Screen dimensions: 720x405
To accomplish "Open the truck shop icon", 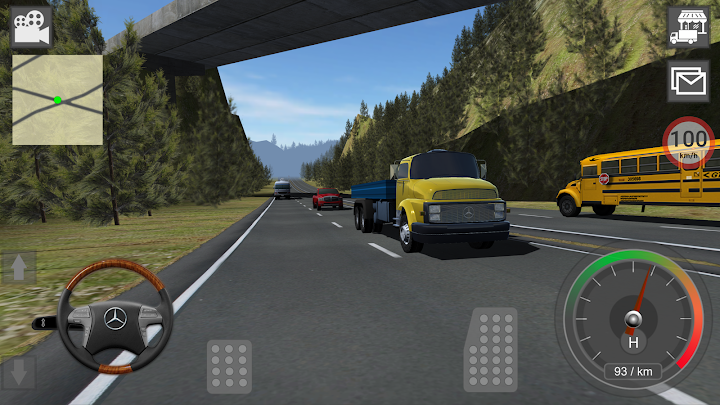I will point(688,27).
